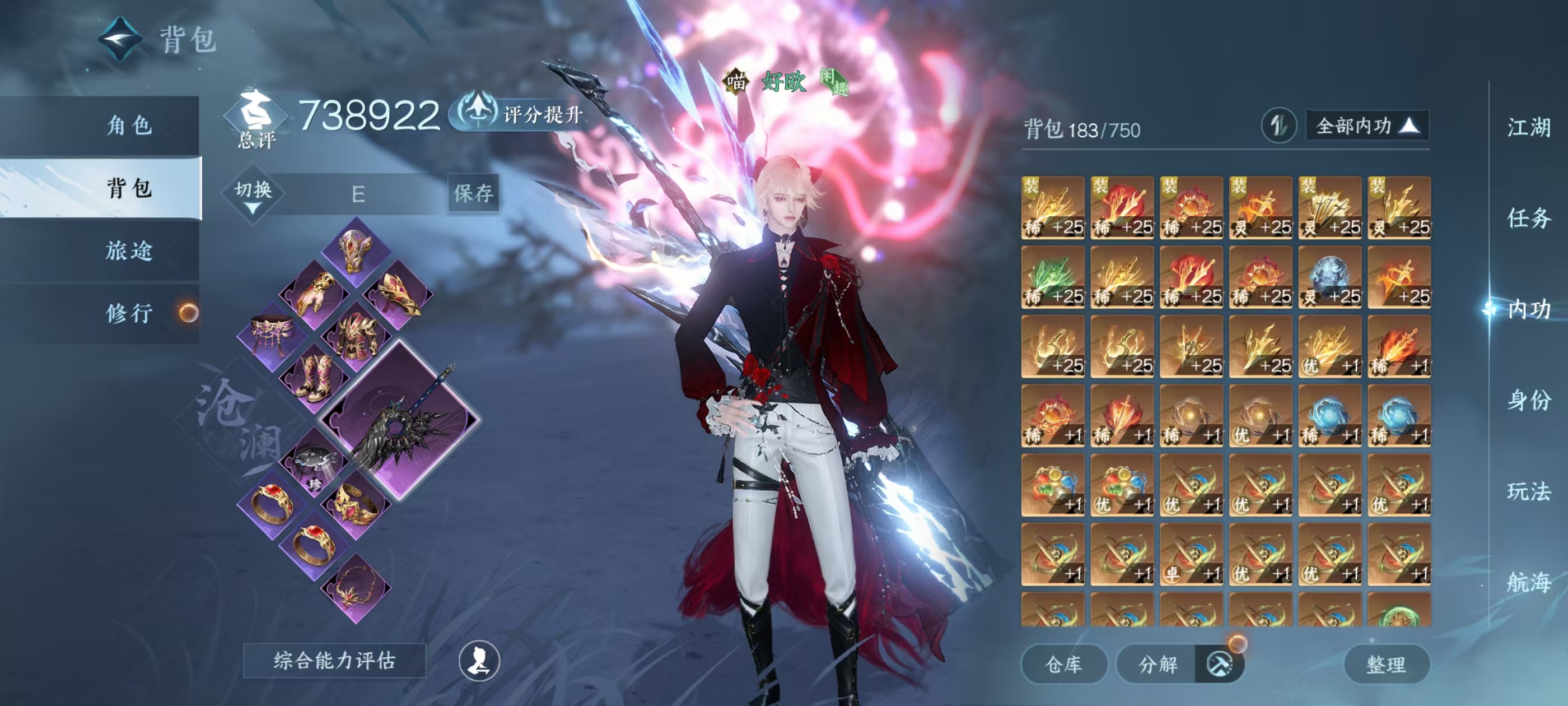Viewport: 1568px width, 706px height.
Task: Click the back arrow beside 背包 title
Action: click(x=120, y=40)
